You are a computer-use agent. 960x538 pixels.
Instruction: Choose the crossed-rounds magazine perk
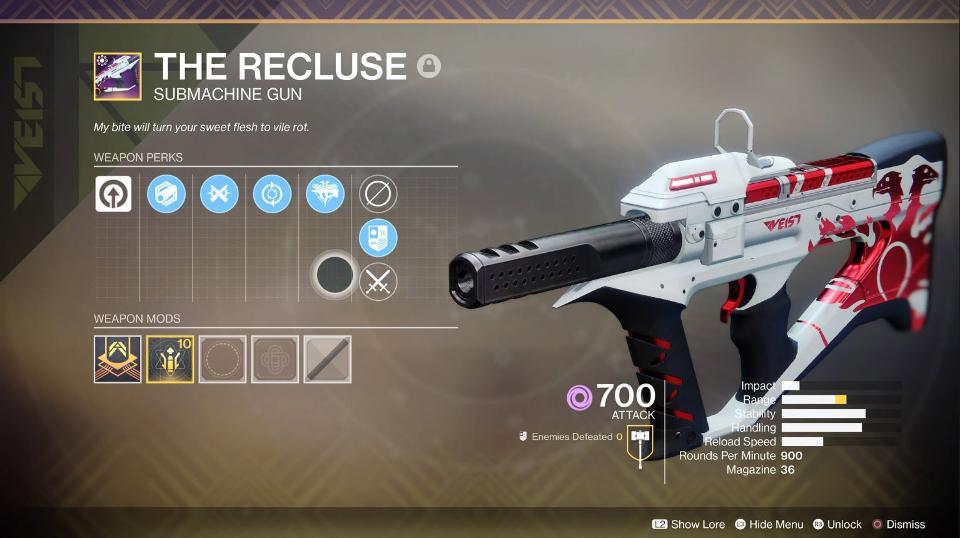218,193
